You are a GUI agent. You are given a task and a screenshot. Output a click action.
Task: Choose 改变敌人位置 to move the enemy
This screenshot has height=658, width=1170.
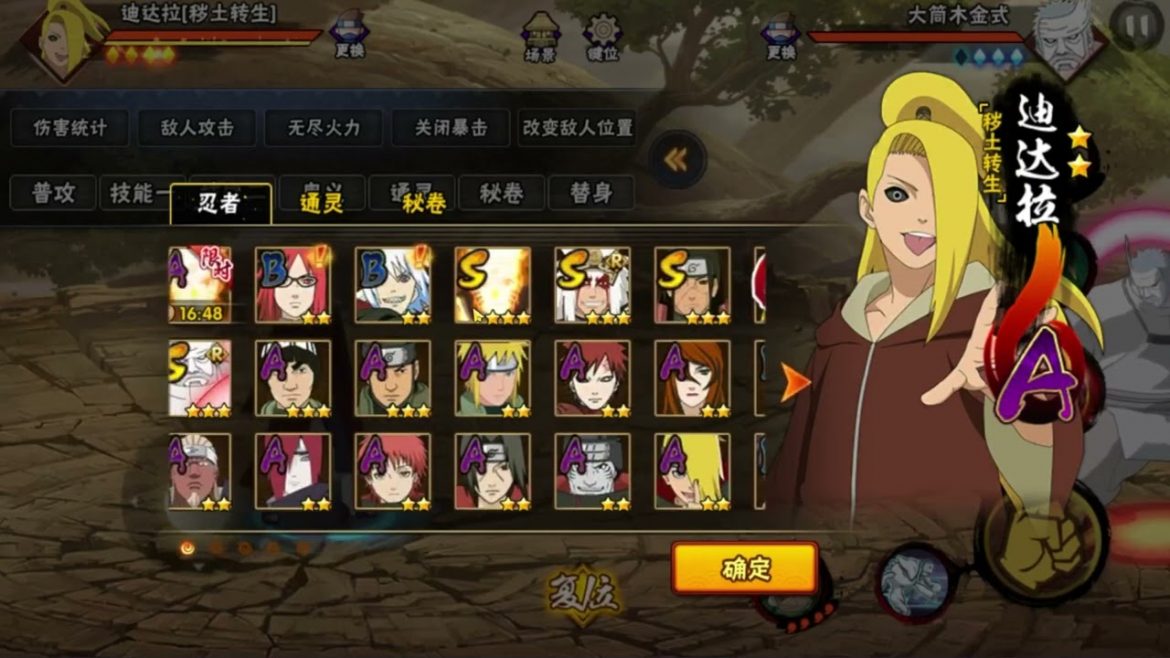click(578, 128)
